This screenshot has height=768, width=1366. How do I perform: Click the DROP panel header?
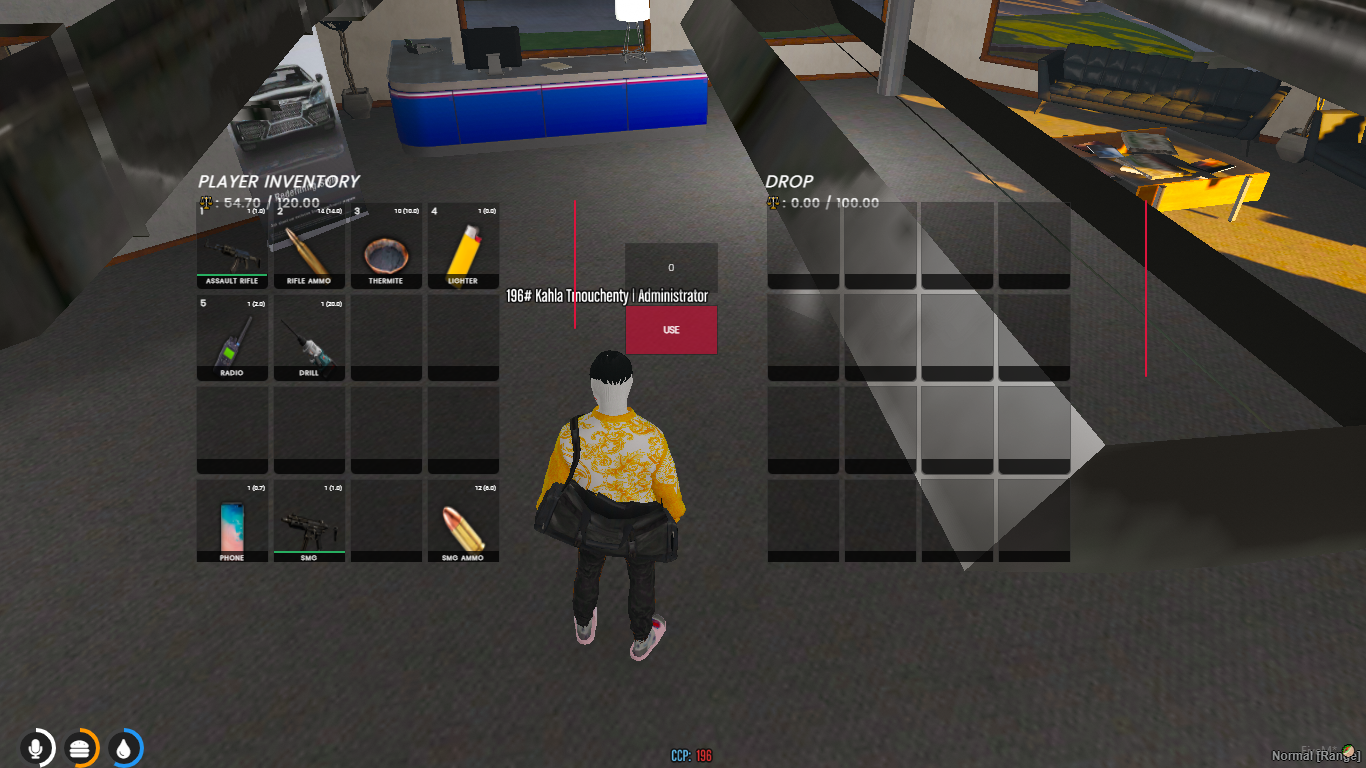pos(790,181)
